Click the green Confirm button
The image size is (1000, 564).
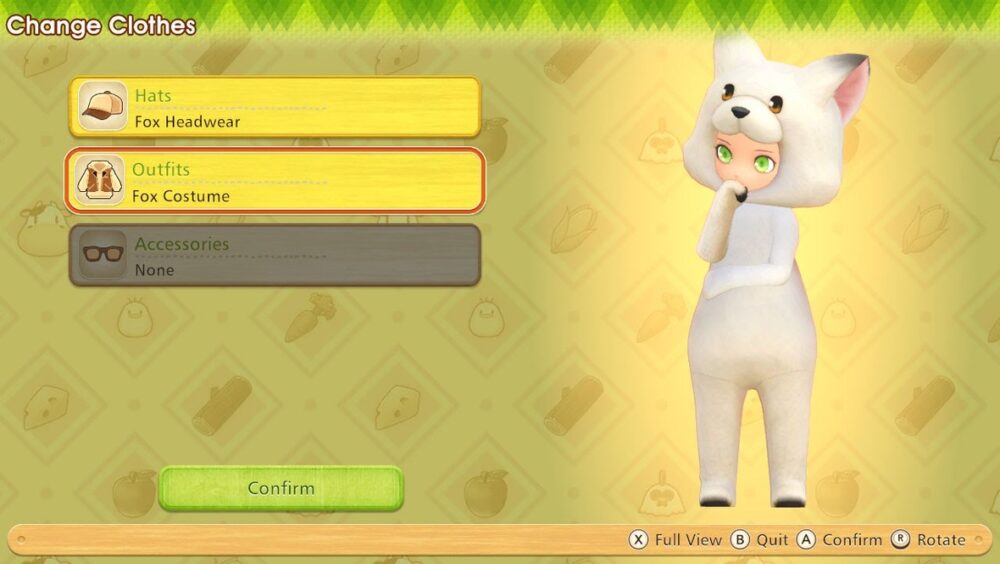pos(281,488)
